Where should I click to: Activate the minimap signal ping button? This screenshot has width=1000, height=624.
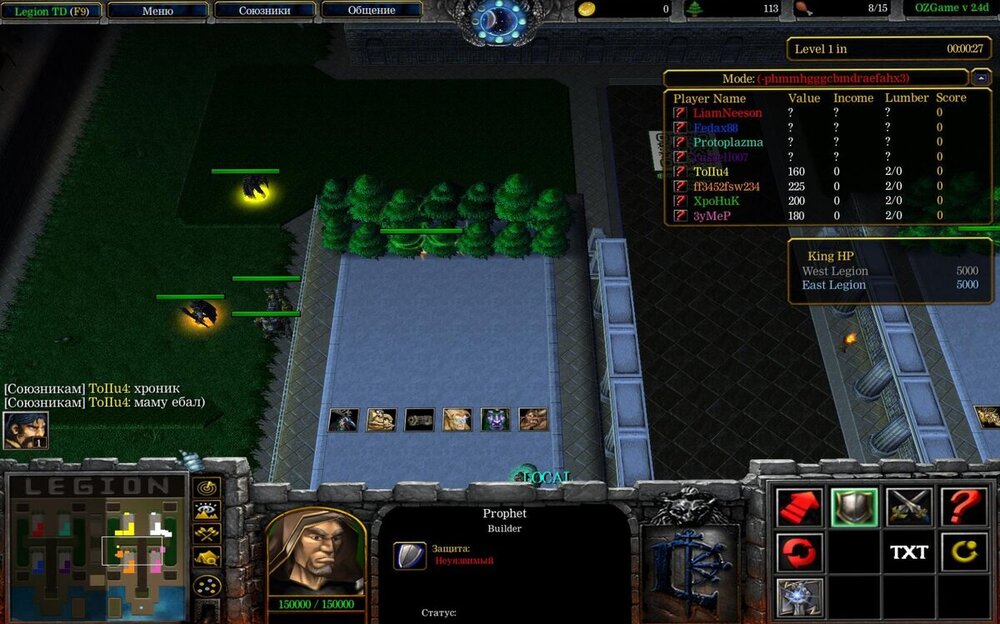click(x=207, y=488)
